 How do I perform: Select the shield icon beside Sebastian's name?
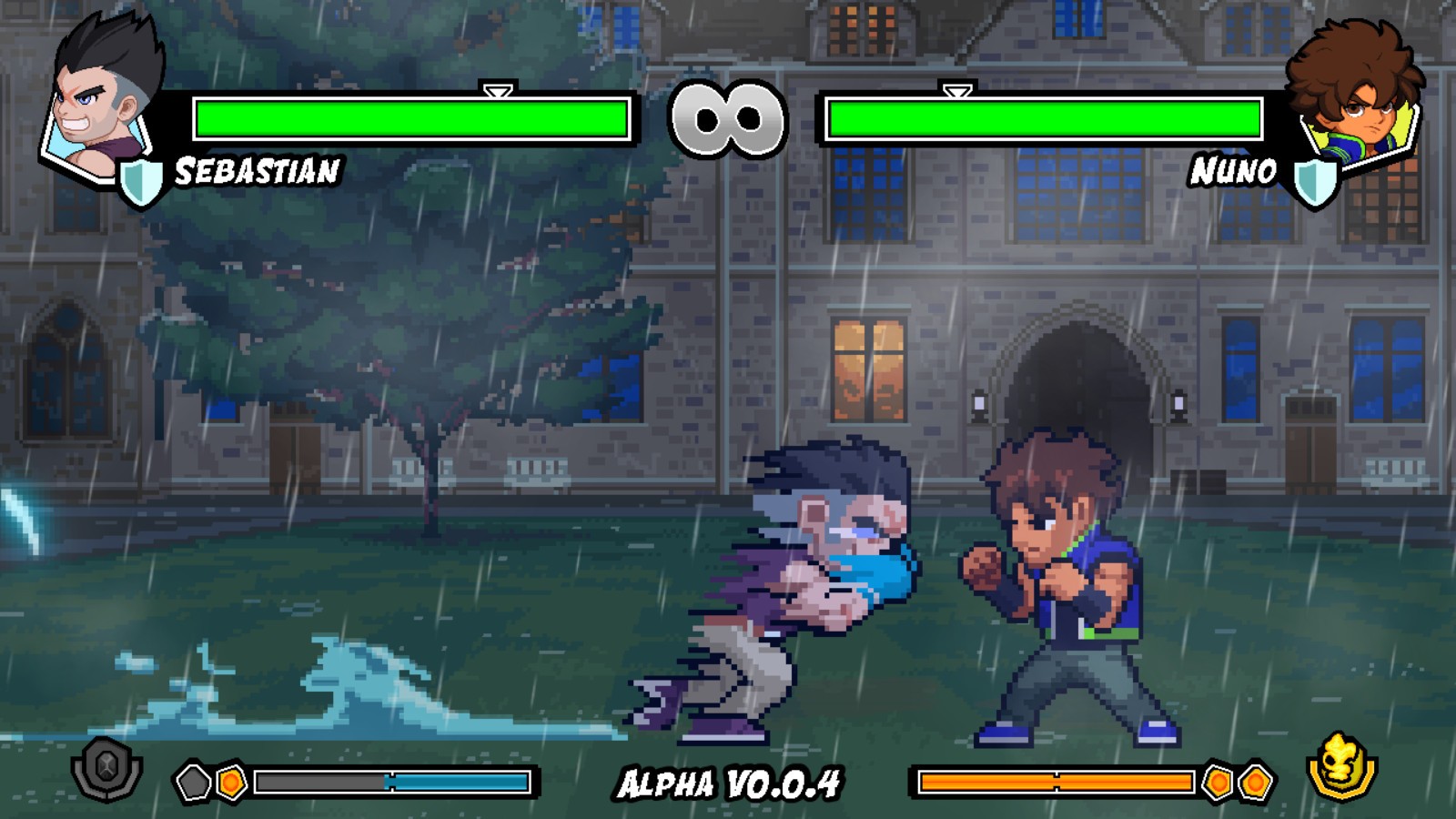141,183
